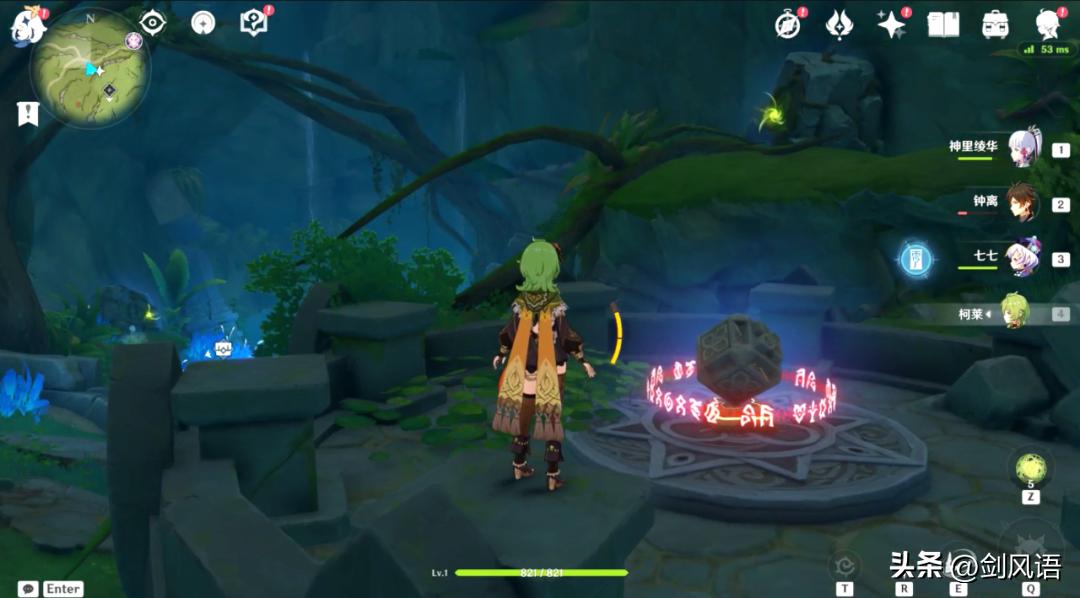Viewport: 1080px width, 598px height.
Task: Toggle the eye-shaped sight icon
Action: [153, 23]
